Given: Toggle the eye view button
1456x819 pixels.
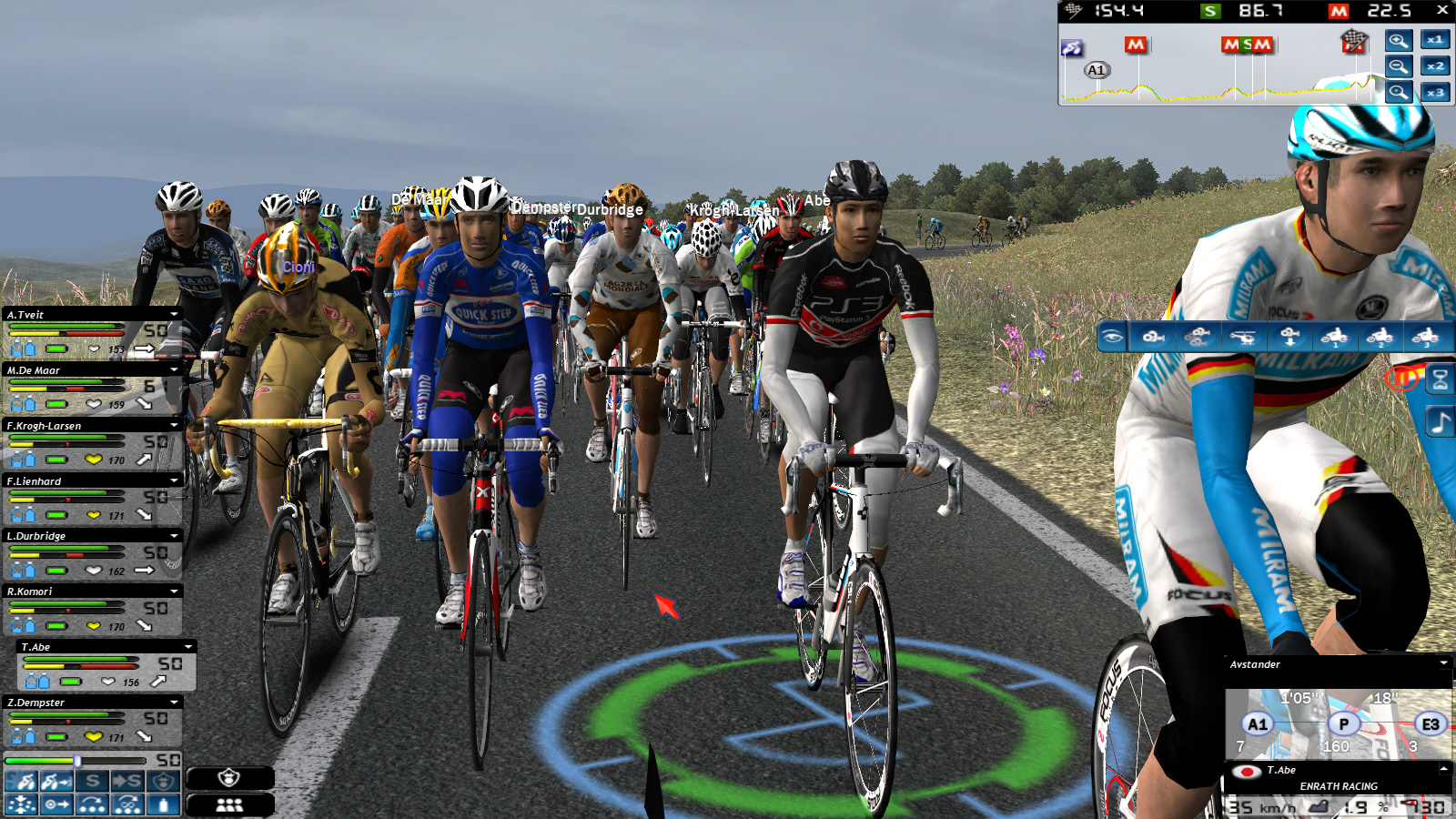Looking at the screenshot, I should click(x=1112, y=337).
